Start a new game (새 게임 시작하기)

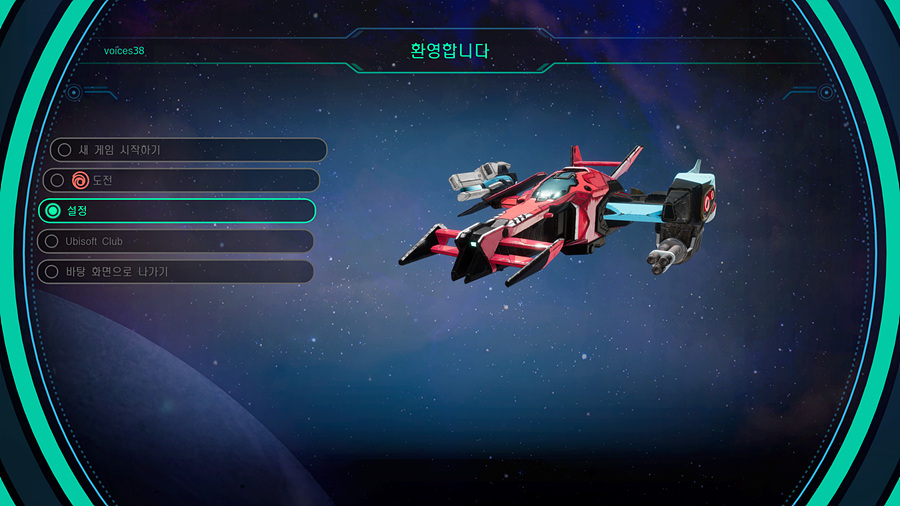[x=186, y=150]
